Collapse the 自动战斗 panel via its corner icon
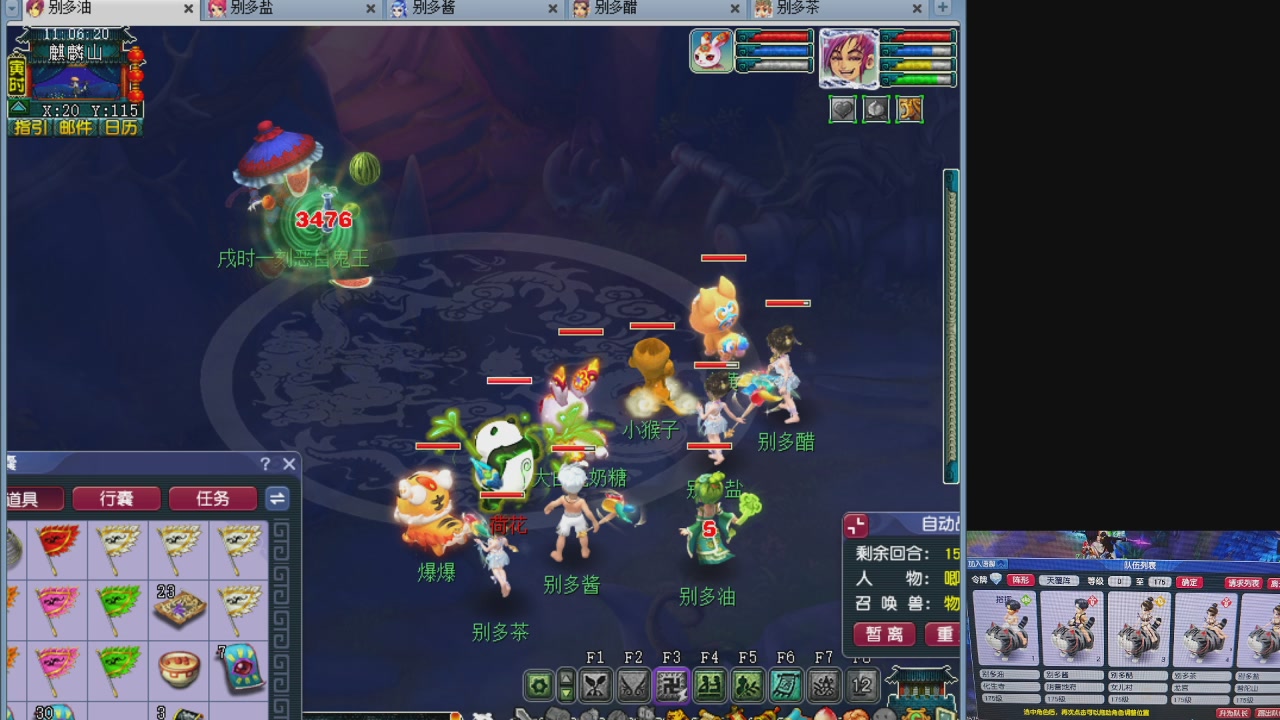Viewport: 1280px width, 720px height. pyautogui.click(x=855, y=524)
